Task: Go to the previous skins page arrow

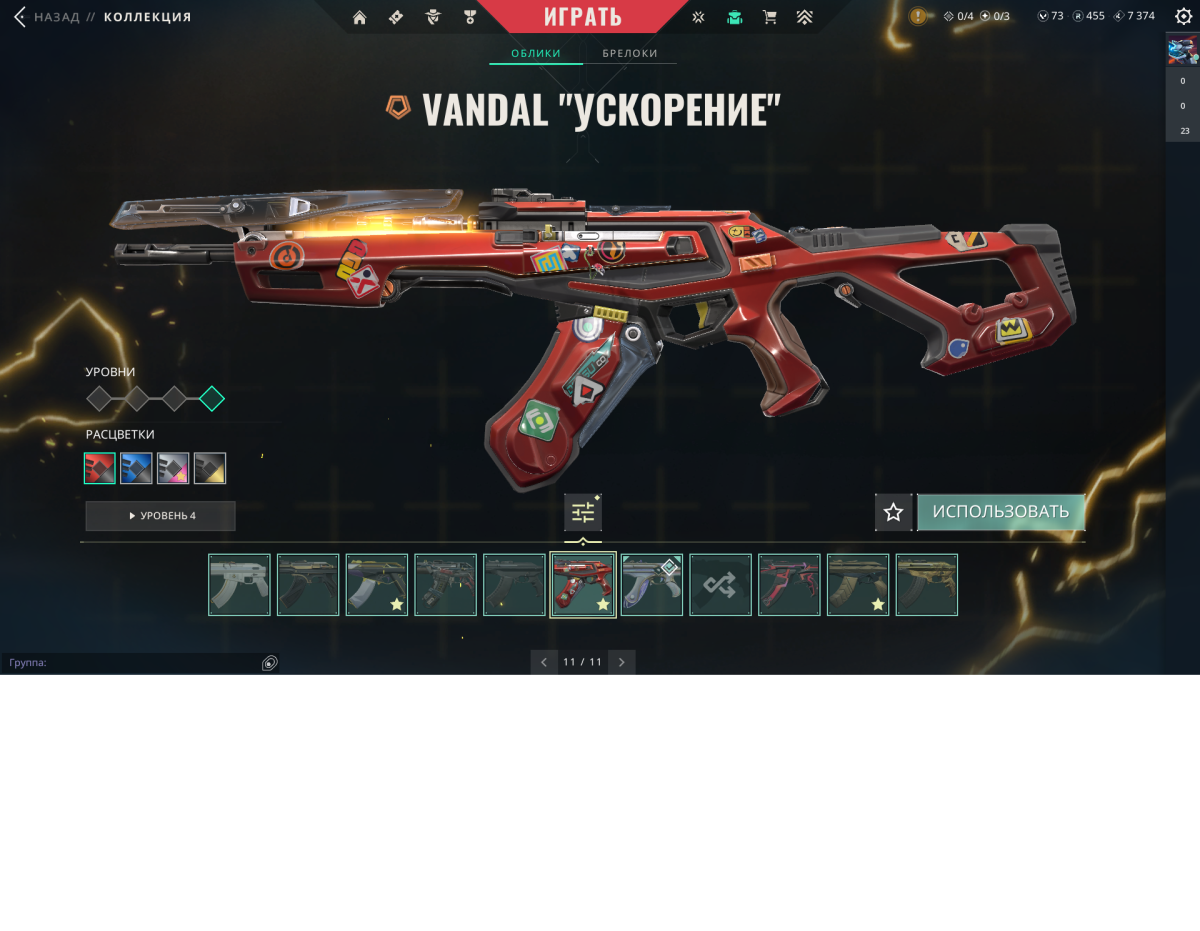Action: click(544, 662)
